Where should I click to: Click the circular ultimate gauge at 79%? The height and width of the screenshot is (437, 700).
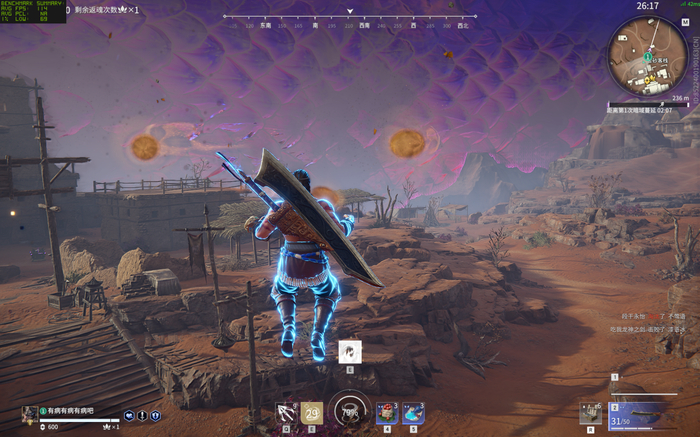click(x=349, y=412)
